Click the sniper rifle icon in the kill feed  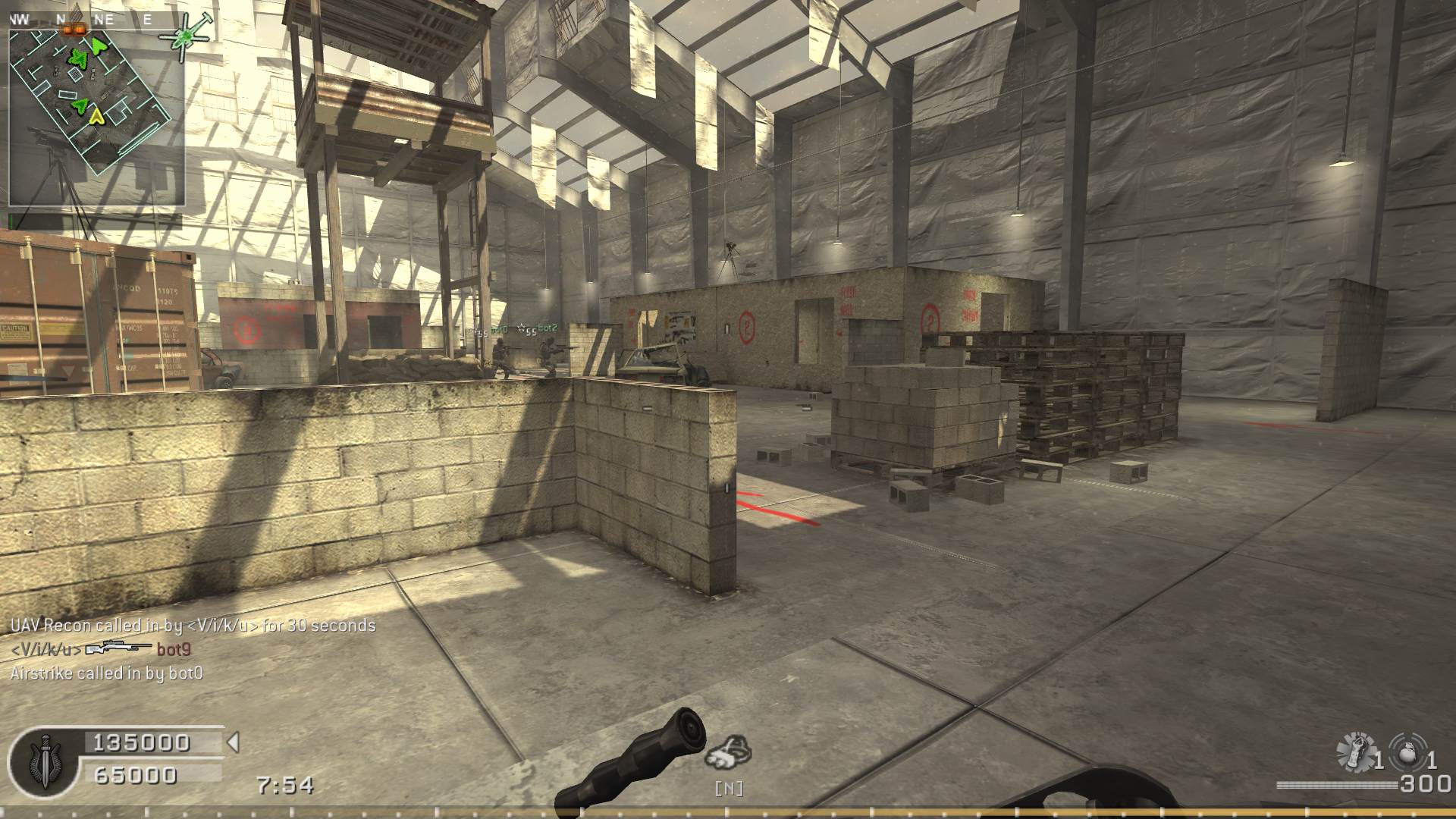coord(118,648)
